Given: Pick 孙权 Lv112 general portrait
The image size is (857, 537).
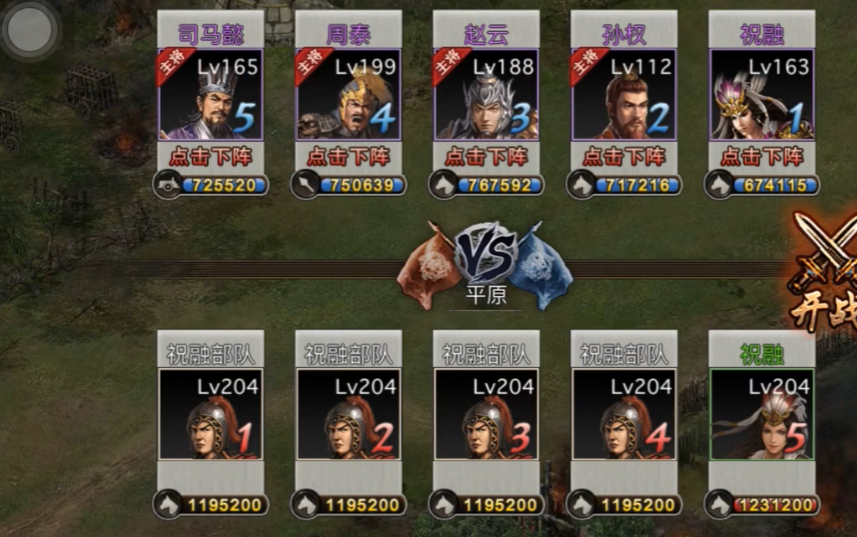Looking at the screenshot, I should tap(624, 96).
